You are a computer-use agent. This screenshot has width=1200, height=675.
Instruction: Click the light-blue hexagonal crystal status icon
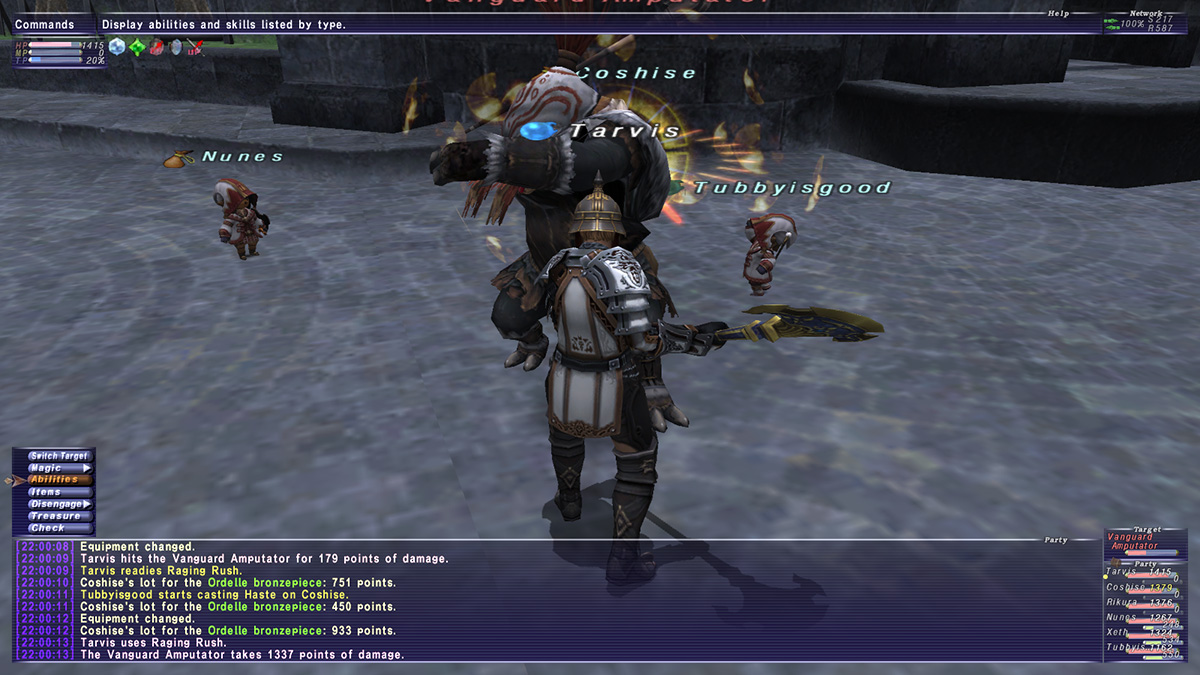point(118,46)
